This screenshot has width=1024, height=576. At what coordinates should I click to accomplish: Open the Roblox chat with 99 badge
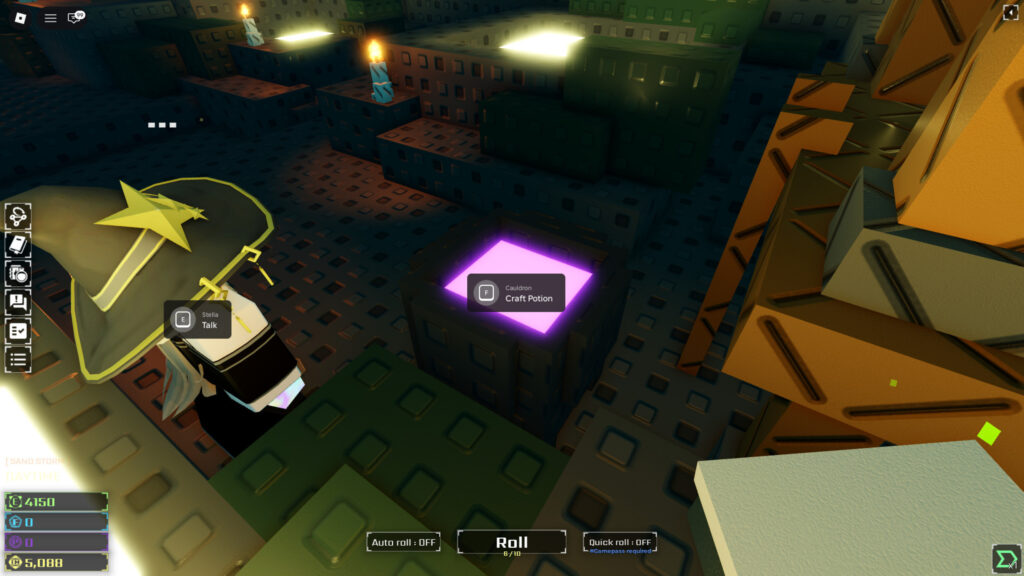[x=75, y=18]
